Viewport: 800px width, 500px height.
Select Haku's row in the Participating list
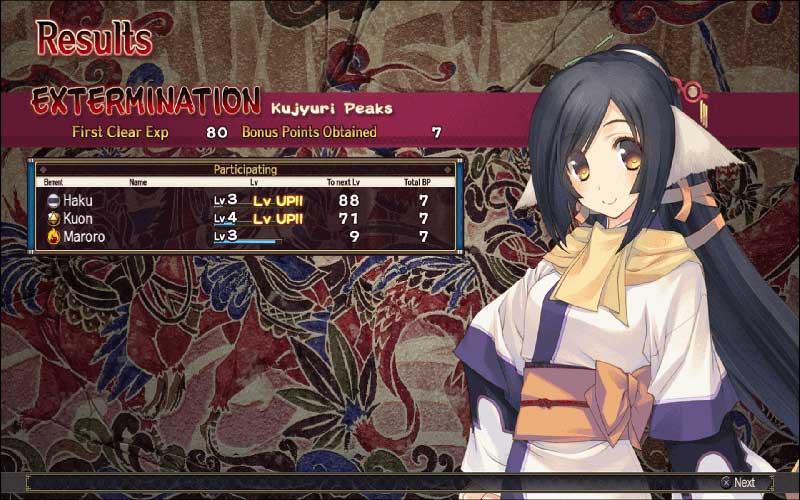[x=245, y=200]
